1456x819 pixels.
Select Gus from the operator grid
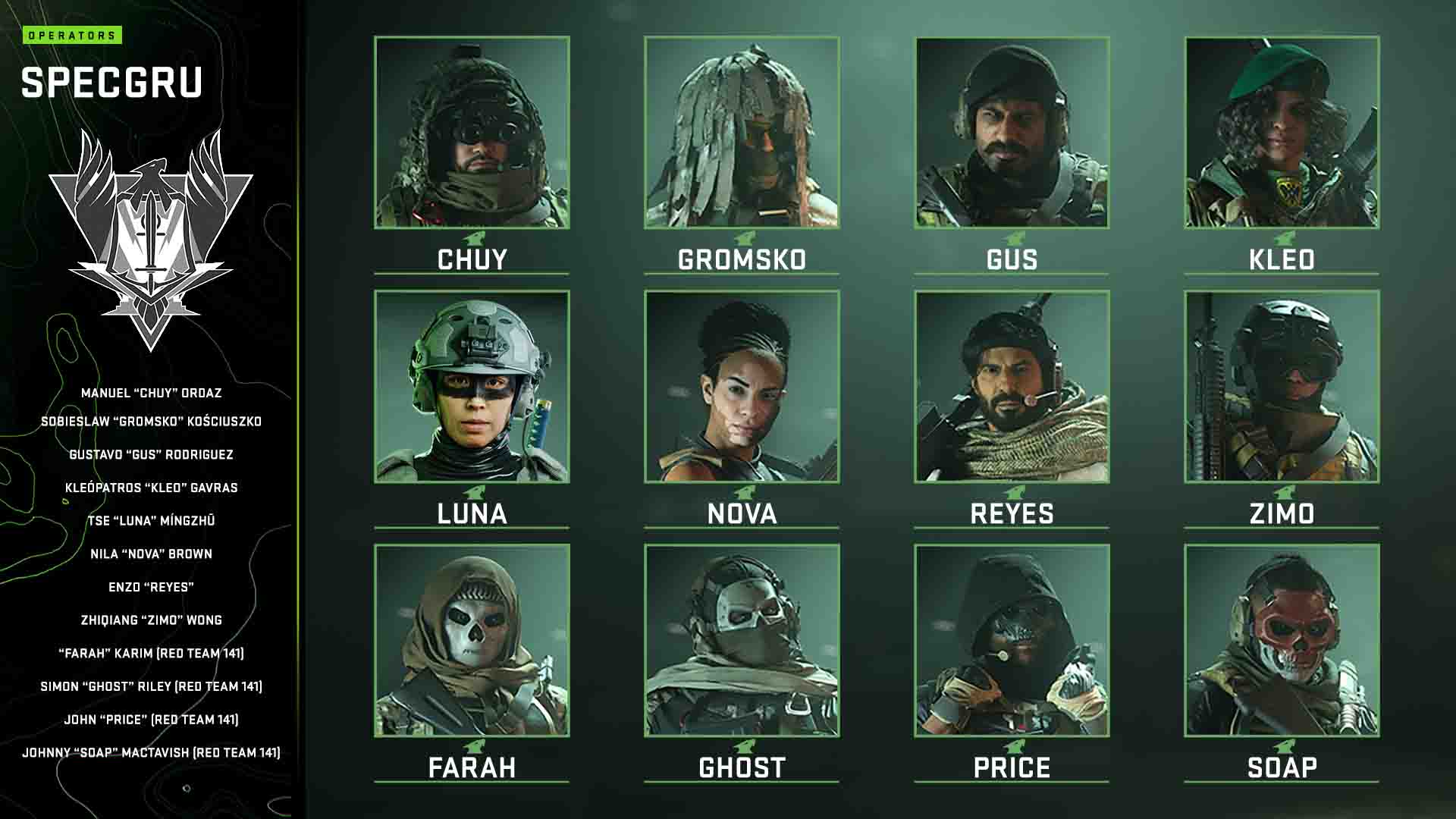point(1011,133)
